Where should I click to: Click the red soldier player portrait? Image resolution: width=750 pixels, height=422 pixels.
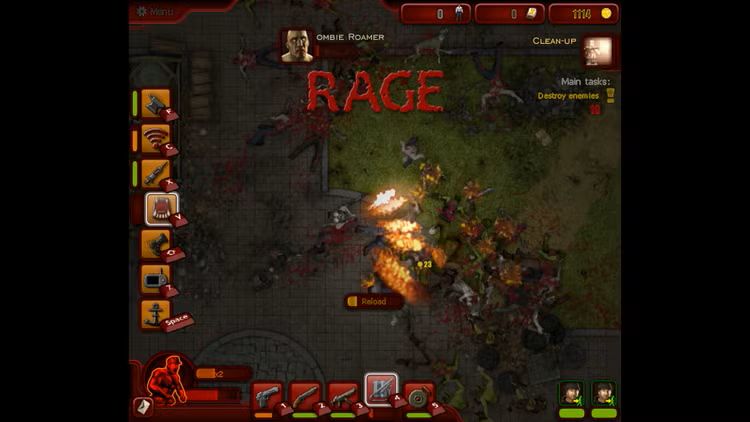(x=166, y=379)
